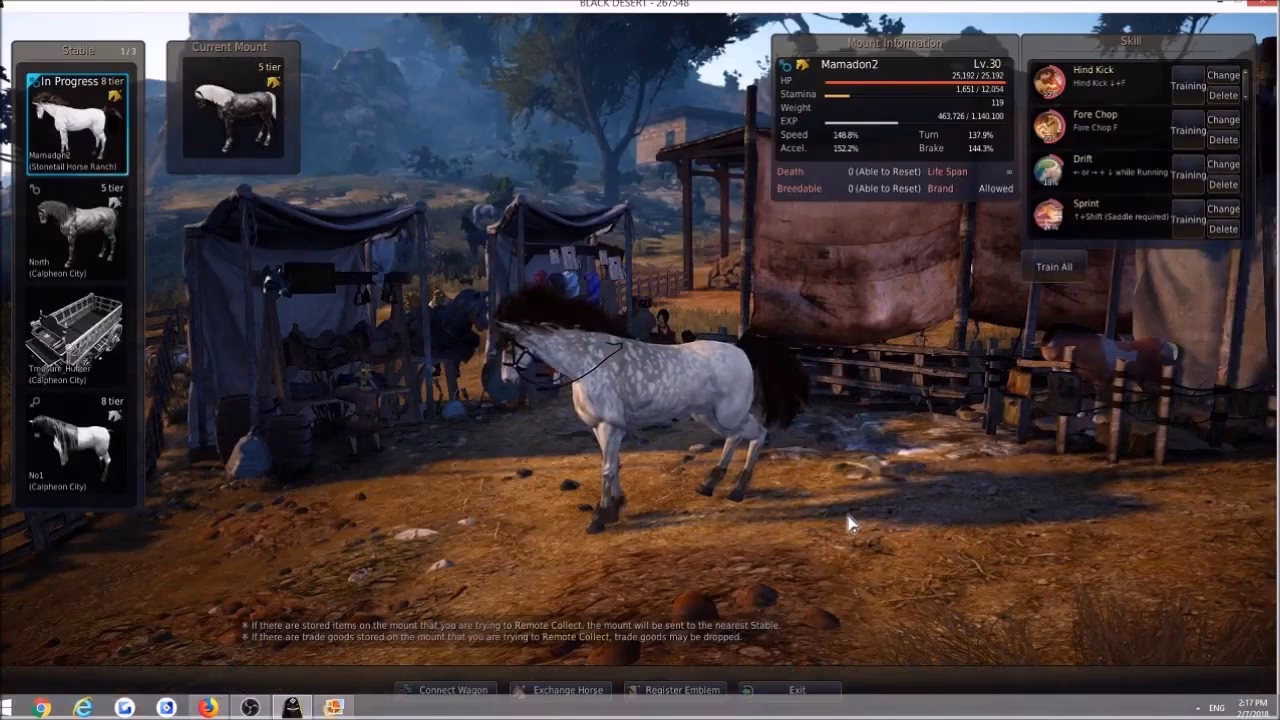The image size is (1280, 720).
Task: Enable Training for the Sprint skill
Action: pyautogui.click(x=1187, y=220)
